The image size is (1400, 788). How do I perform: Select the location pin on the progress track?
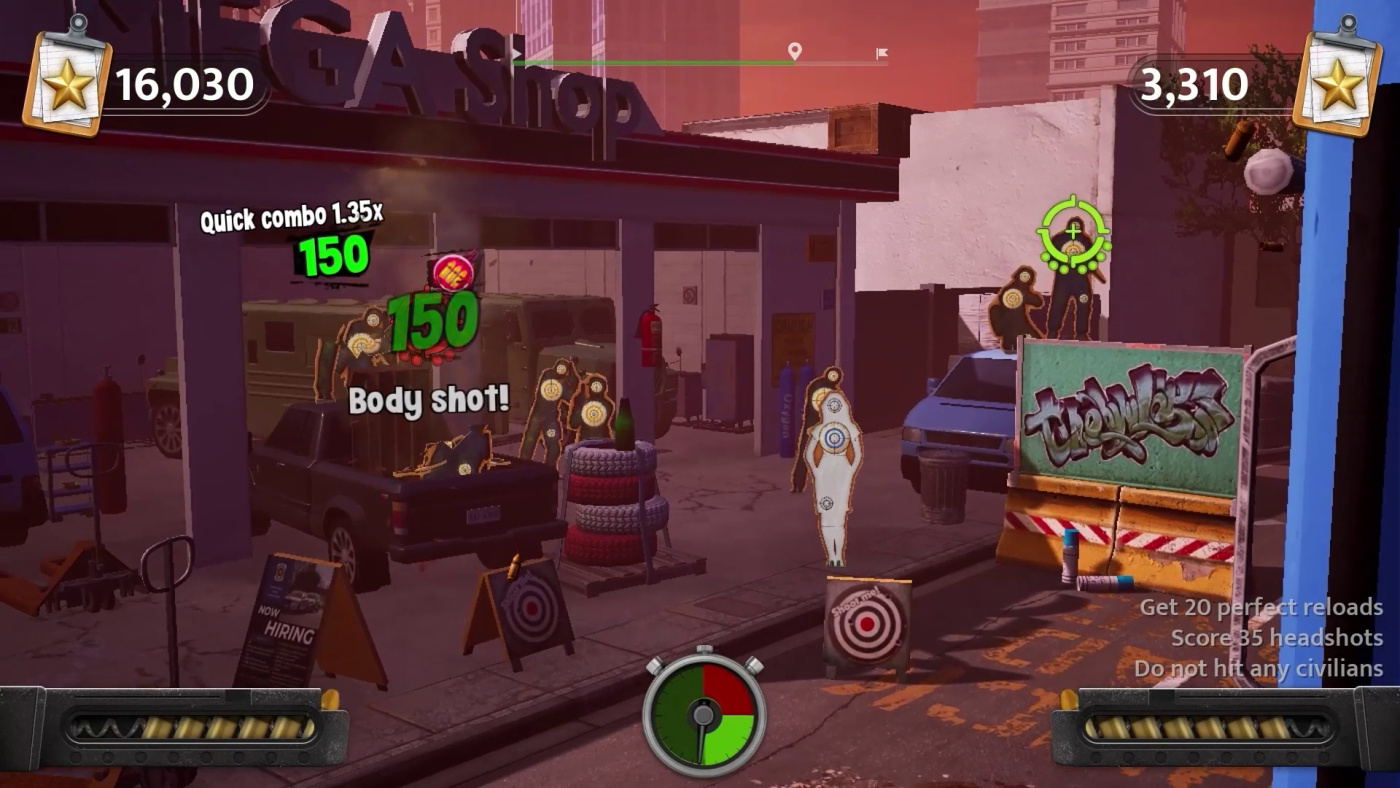(x=794, y=51)
